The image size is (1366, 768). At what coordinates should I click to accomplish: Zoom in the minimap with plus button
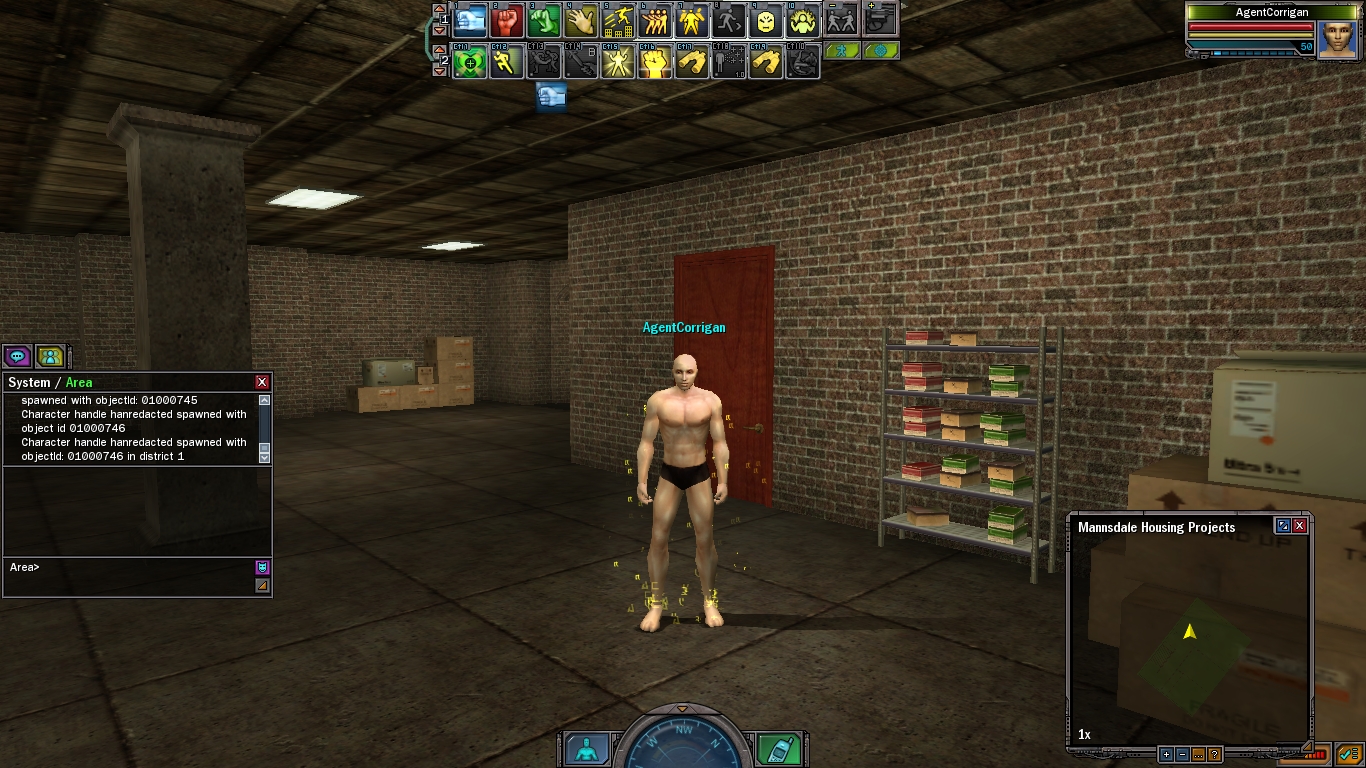pos(1166,755)
